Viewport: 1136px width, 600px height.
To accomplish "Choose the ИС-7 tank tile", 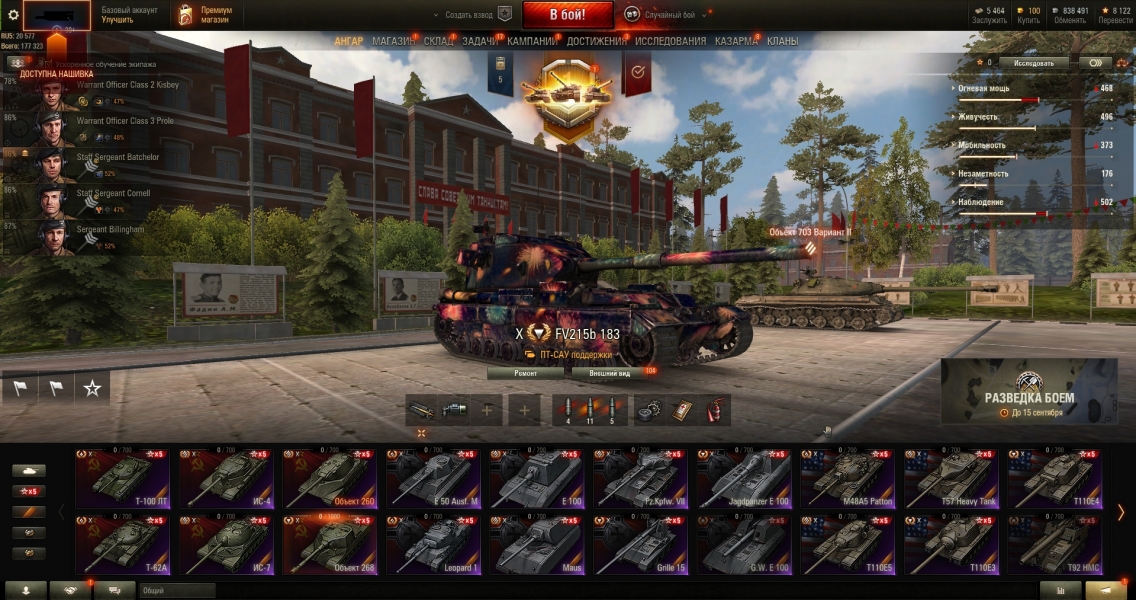I will pos(225,546).
